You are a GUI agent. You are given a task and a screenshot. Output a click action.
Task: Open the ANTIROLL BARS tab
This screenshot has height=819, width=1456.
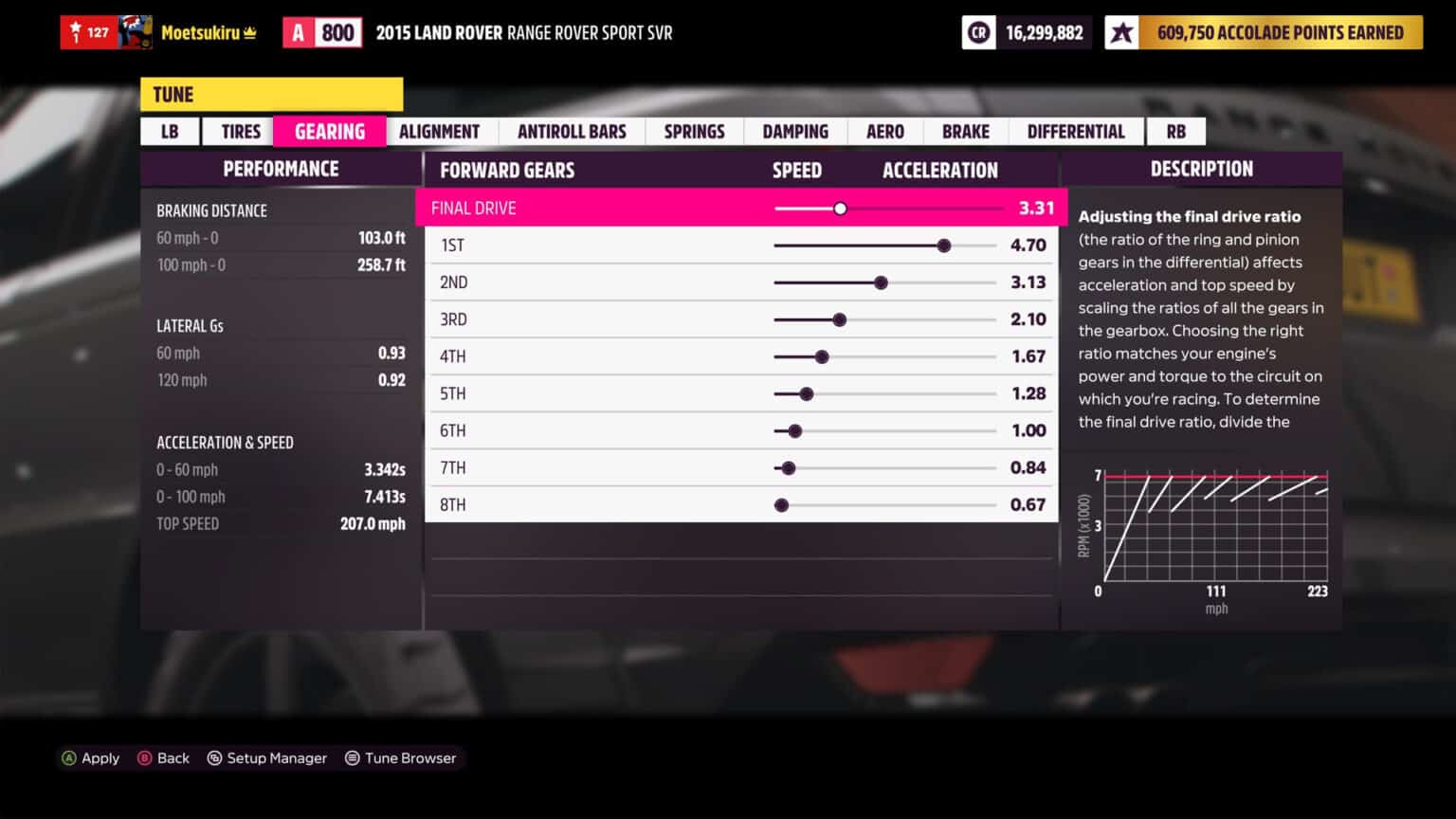click(x=571, y=131)
